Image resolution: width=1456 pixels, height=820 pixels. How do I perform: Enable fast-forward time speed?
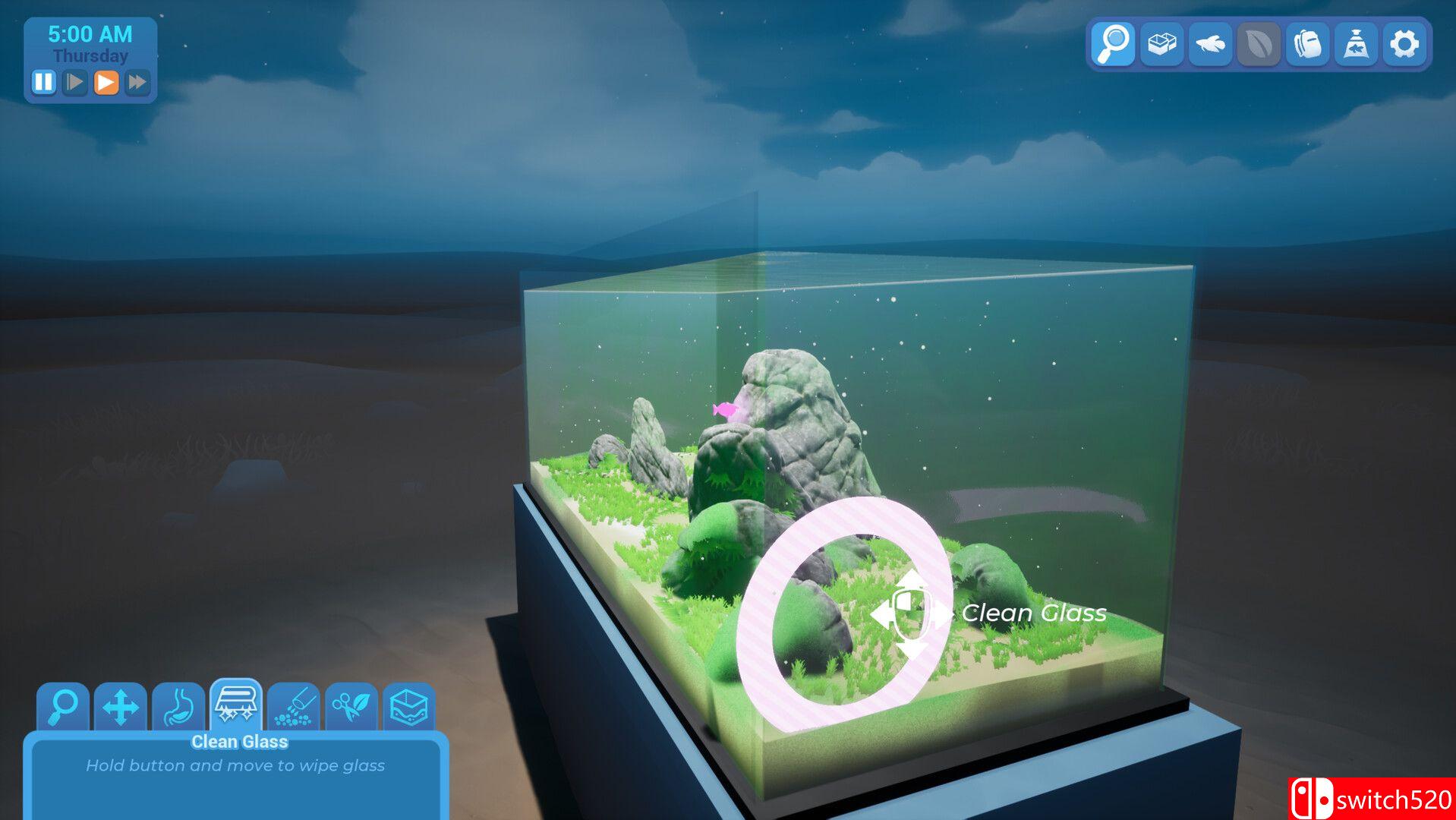pyautogui.click(x=137, y=82)
